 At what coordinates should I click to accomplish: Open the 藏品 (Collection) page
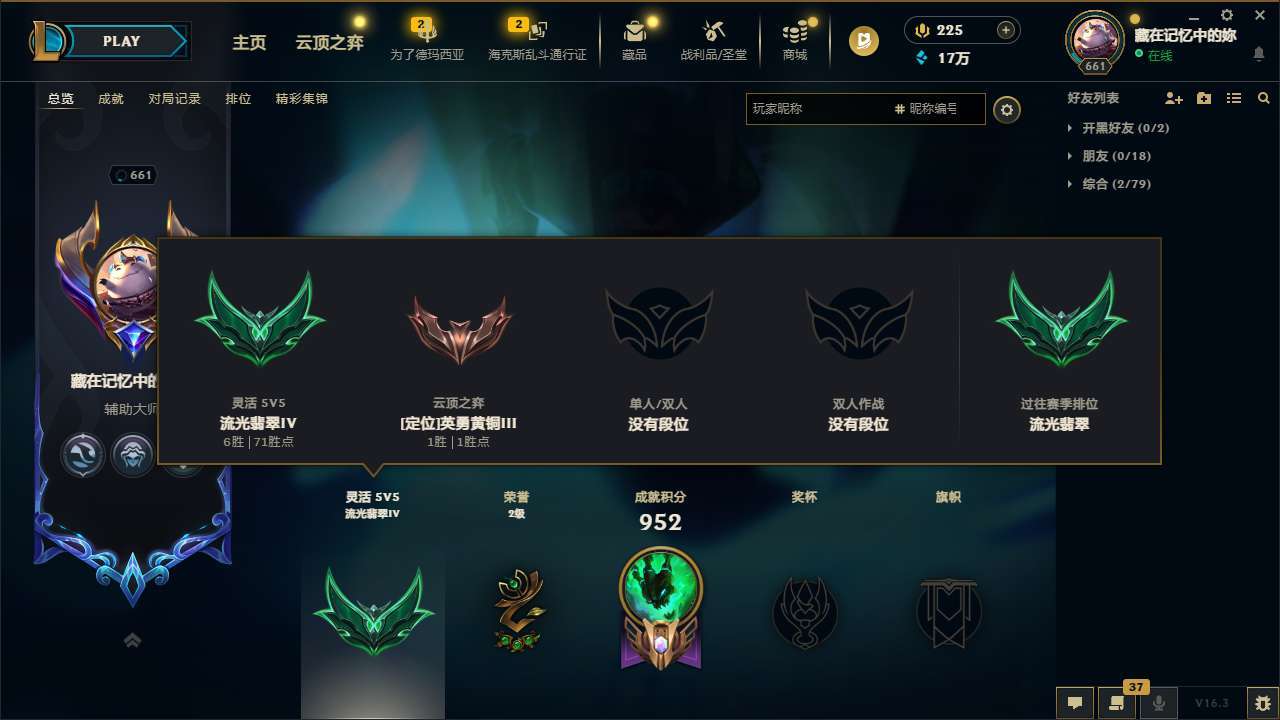click(x=633, y=40)
